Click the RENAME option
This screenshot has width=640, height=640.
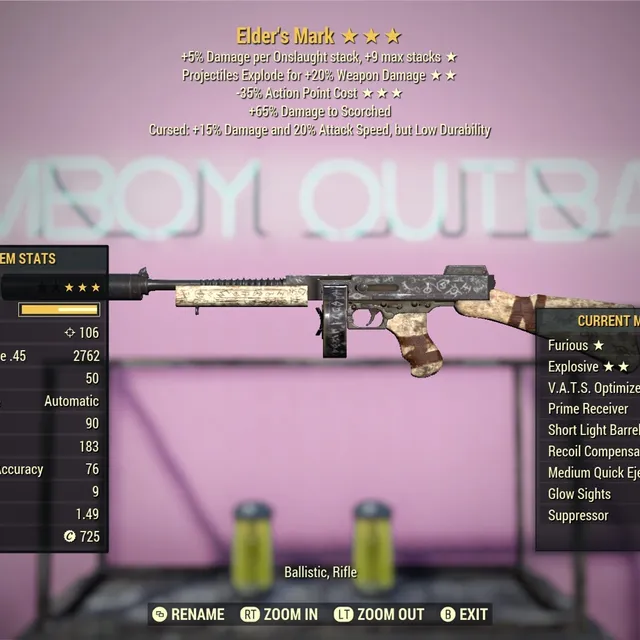click(188, 614)
